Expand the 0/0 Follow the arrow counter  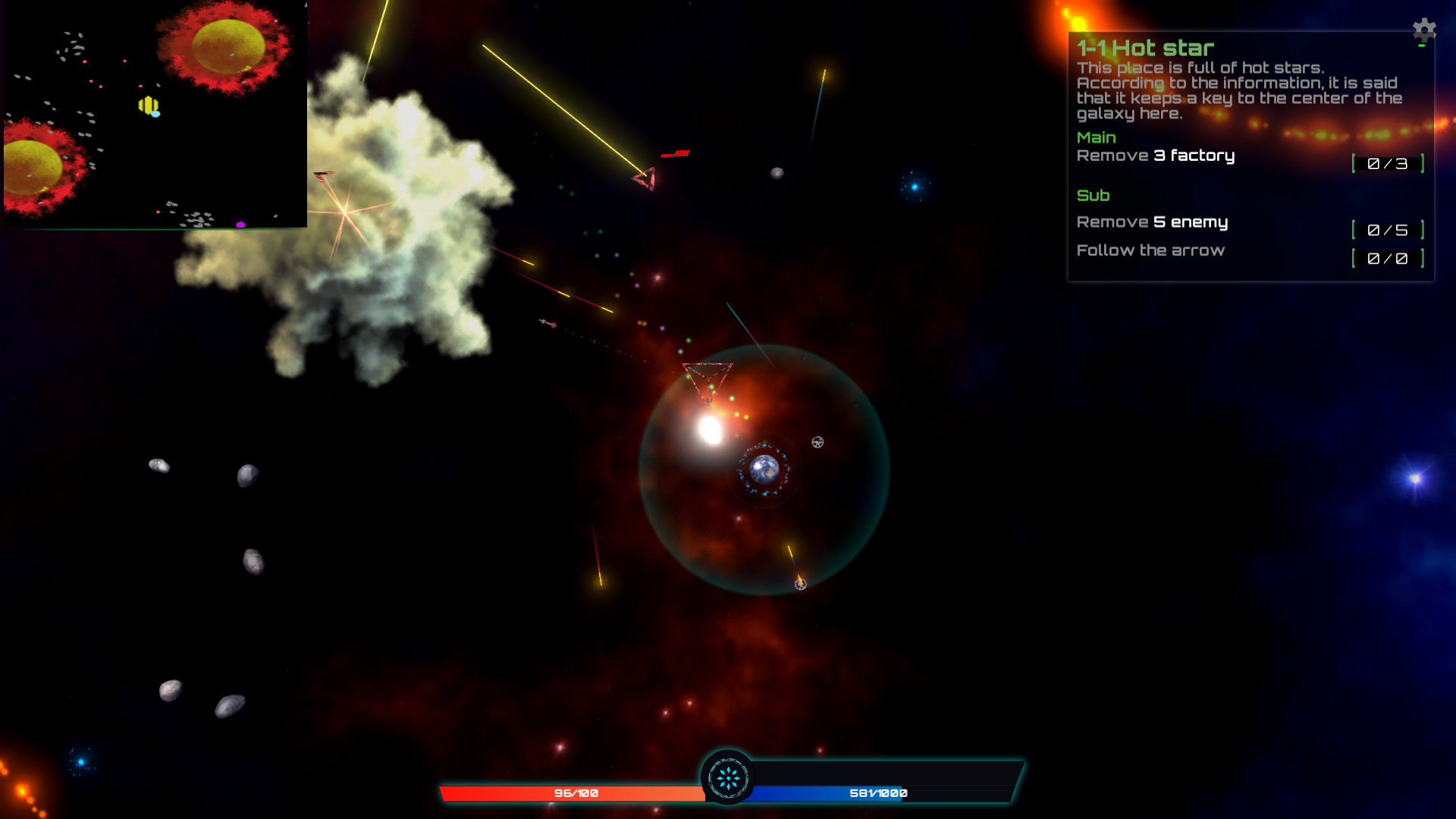(x=1389, y=257)
